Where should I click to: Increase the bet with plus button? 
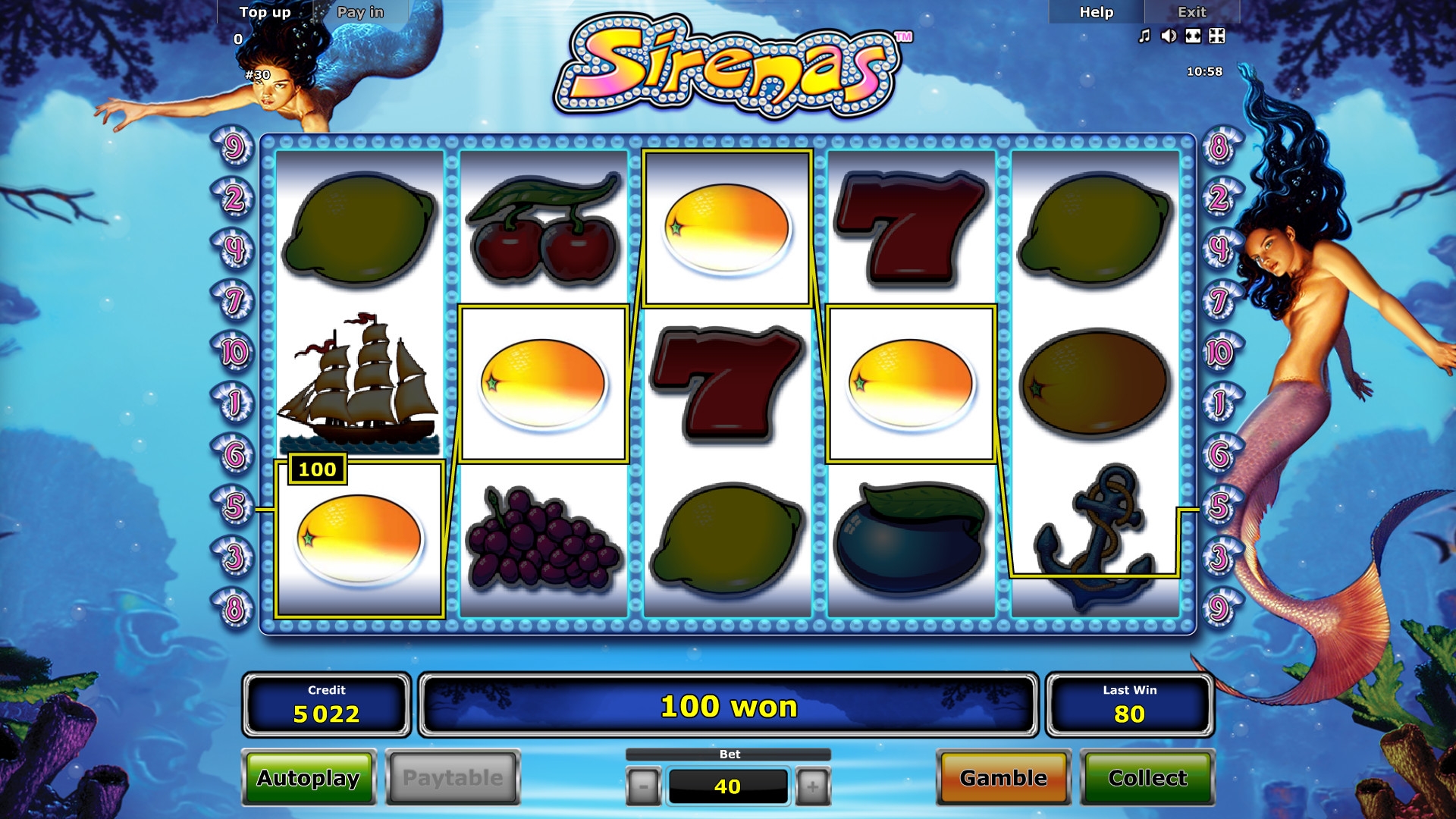pyautogui.click(x=812, y=786)
